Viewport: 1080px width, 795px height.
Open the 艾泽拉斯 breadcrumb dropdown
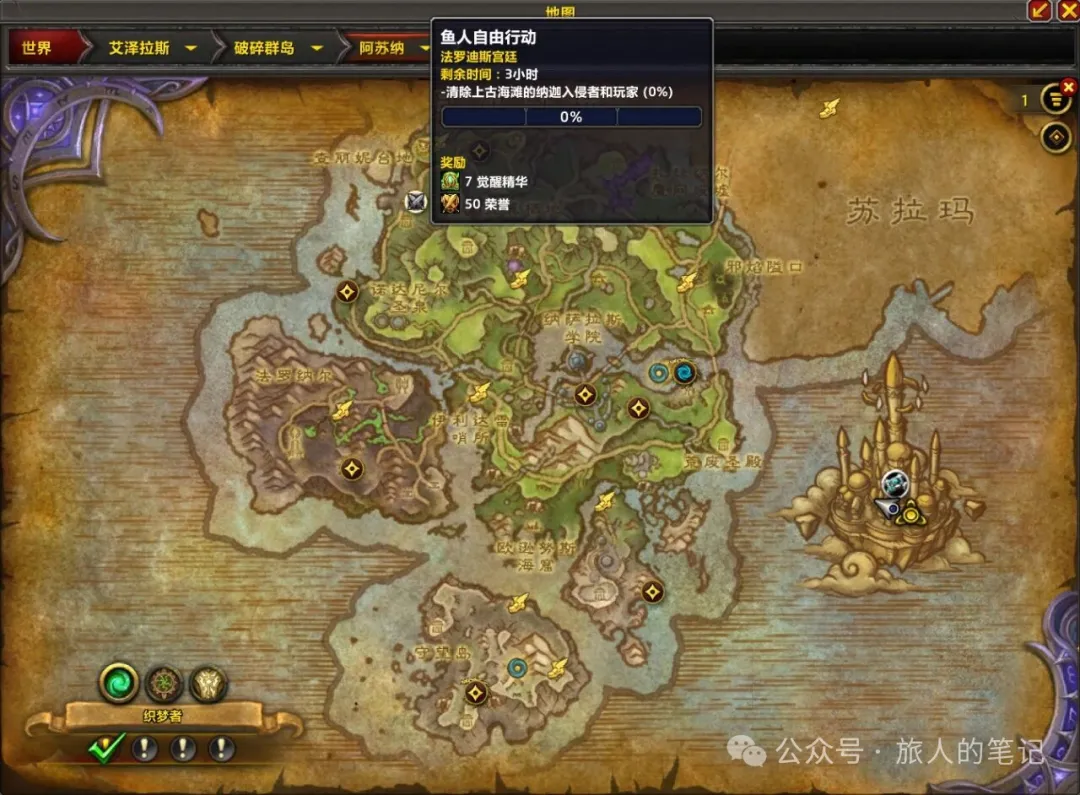(190, 48)
